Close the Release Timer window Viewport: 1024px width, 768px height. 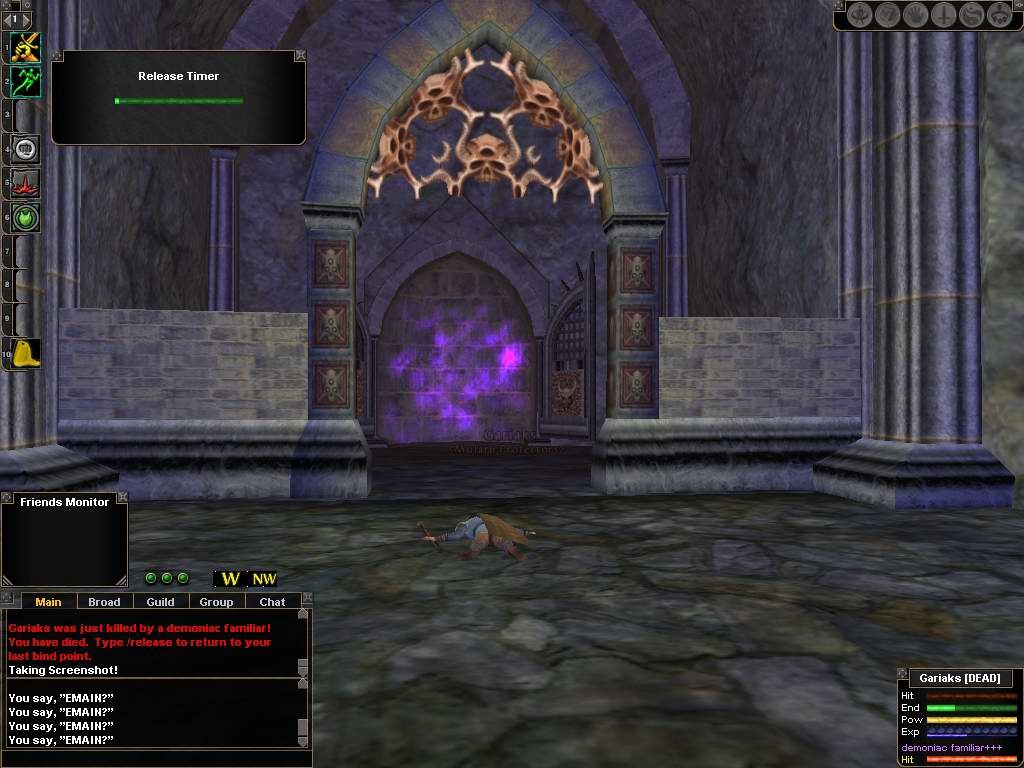pyautogui.click(x=299, y=57)
